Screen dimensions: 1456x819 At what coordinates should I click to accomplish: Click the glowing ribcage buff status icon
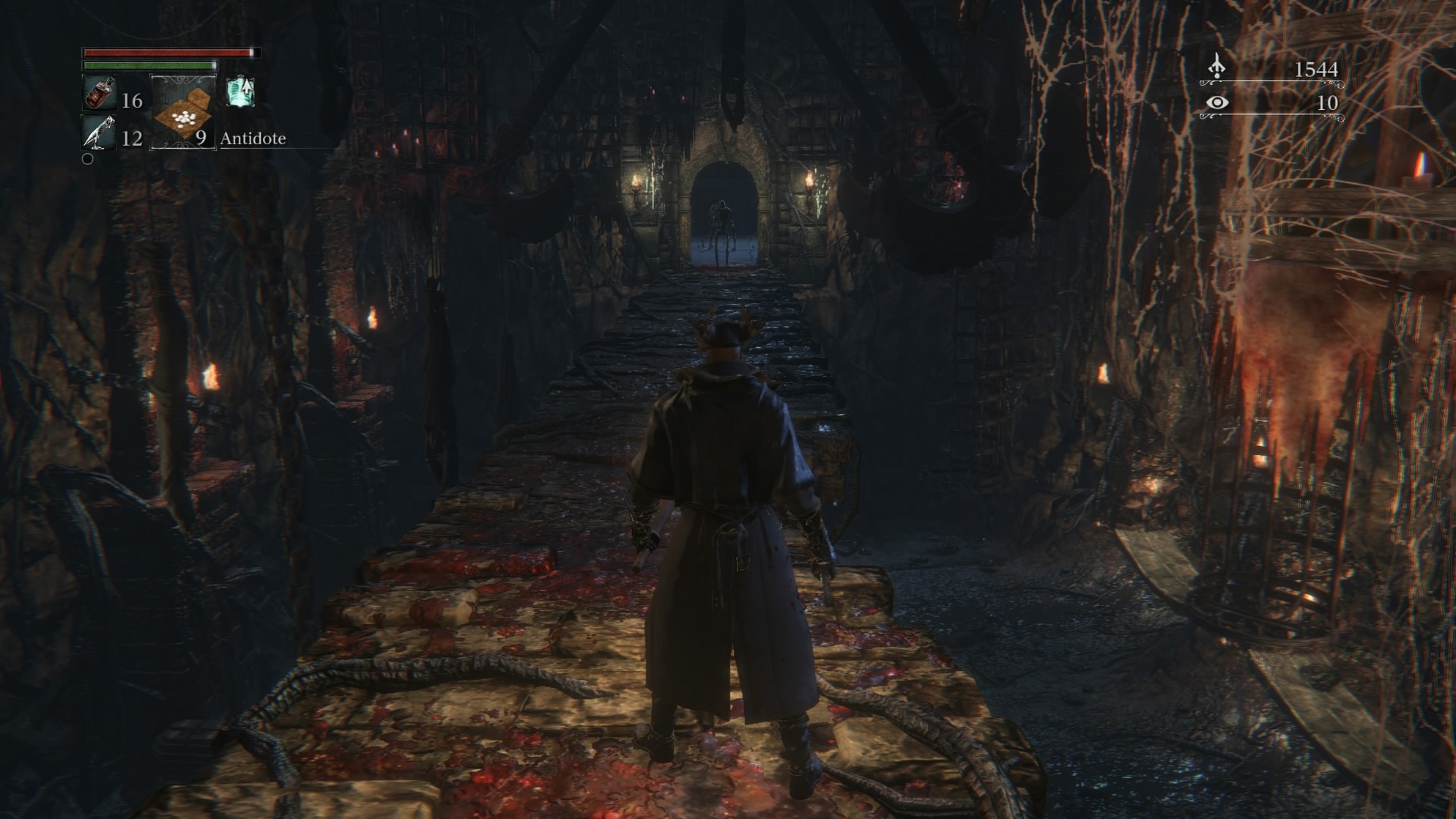pos(240,92)
